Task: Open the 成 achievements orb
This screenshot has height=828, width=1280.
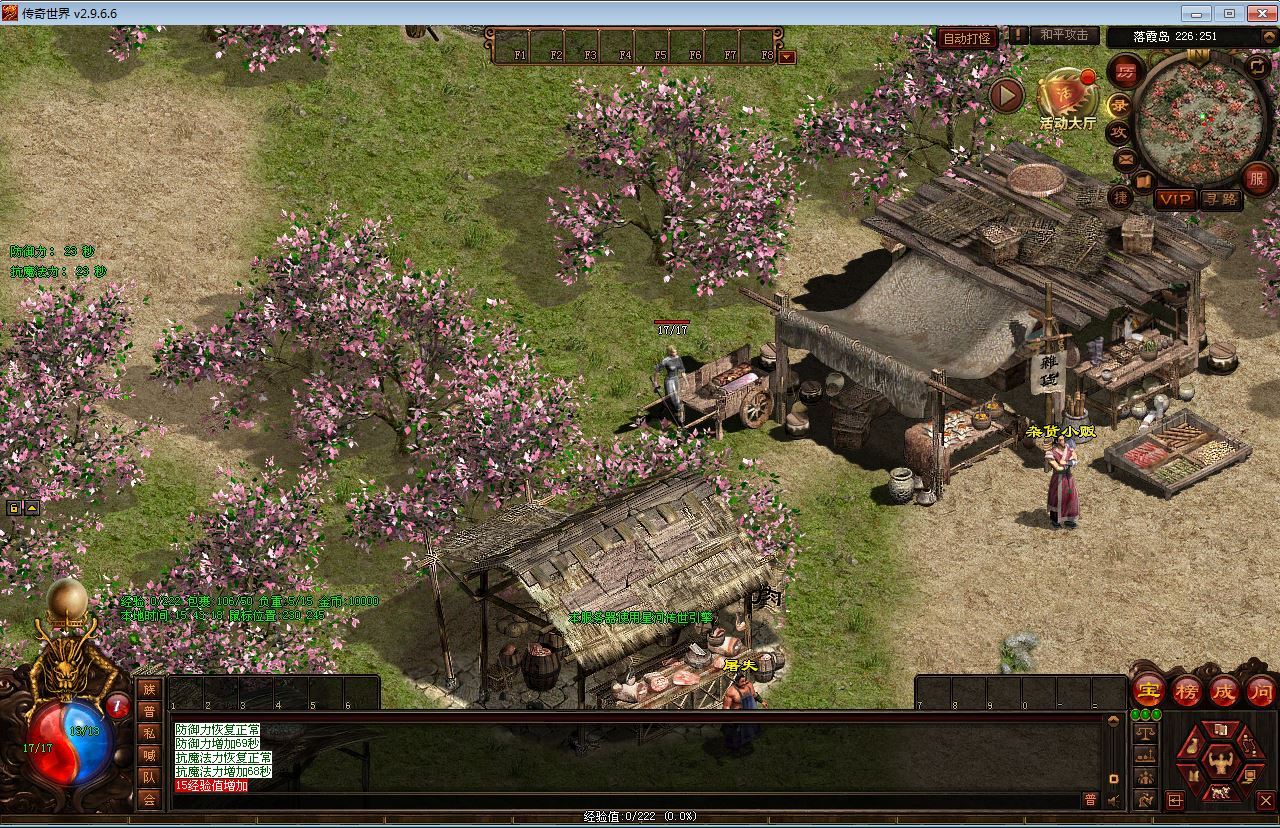Action: (1224, 690)
